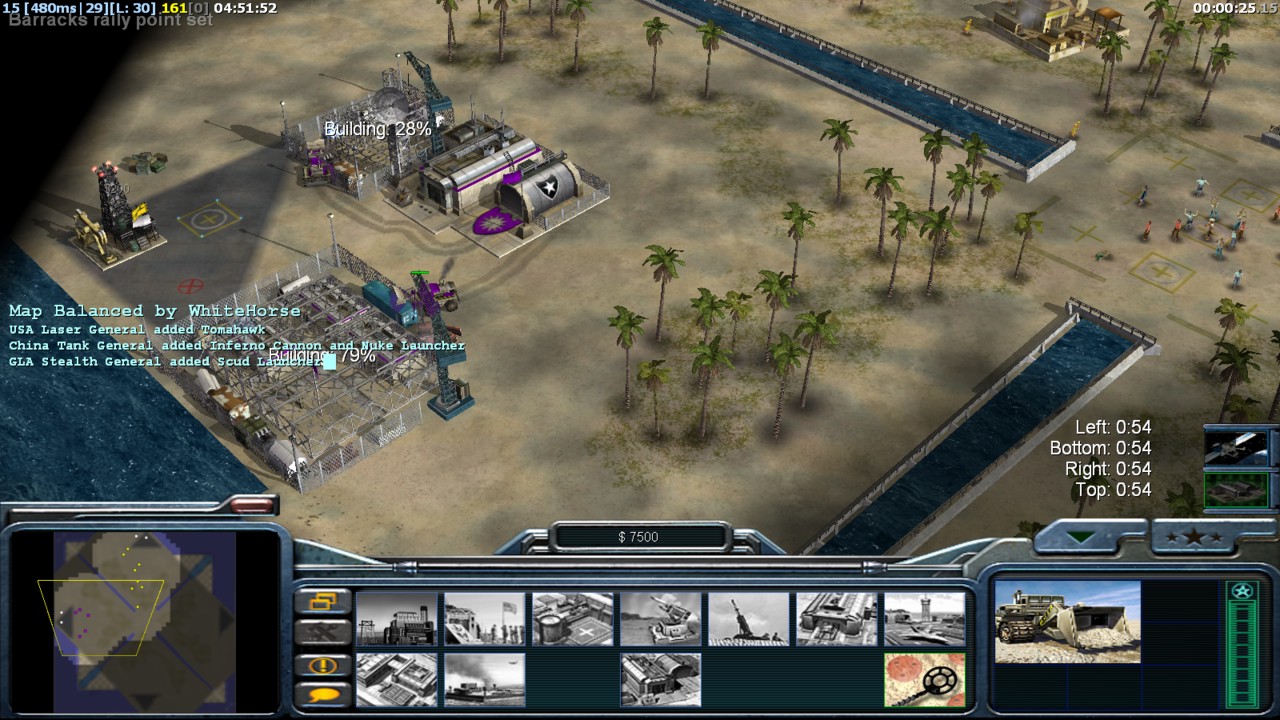Build a Supply Drop Zone
The image size is (1280, 720).
coord(485,680)
